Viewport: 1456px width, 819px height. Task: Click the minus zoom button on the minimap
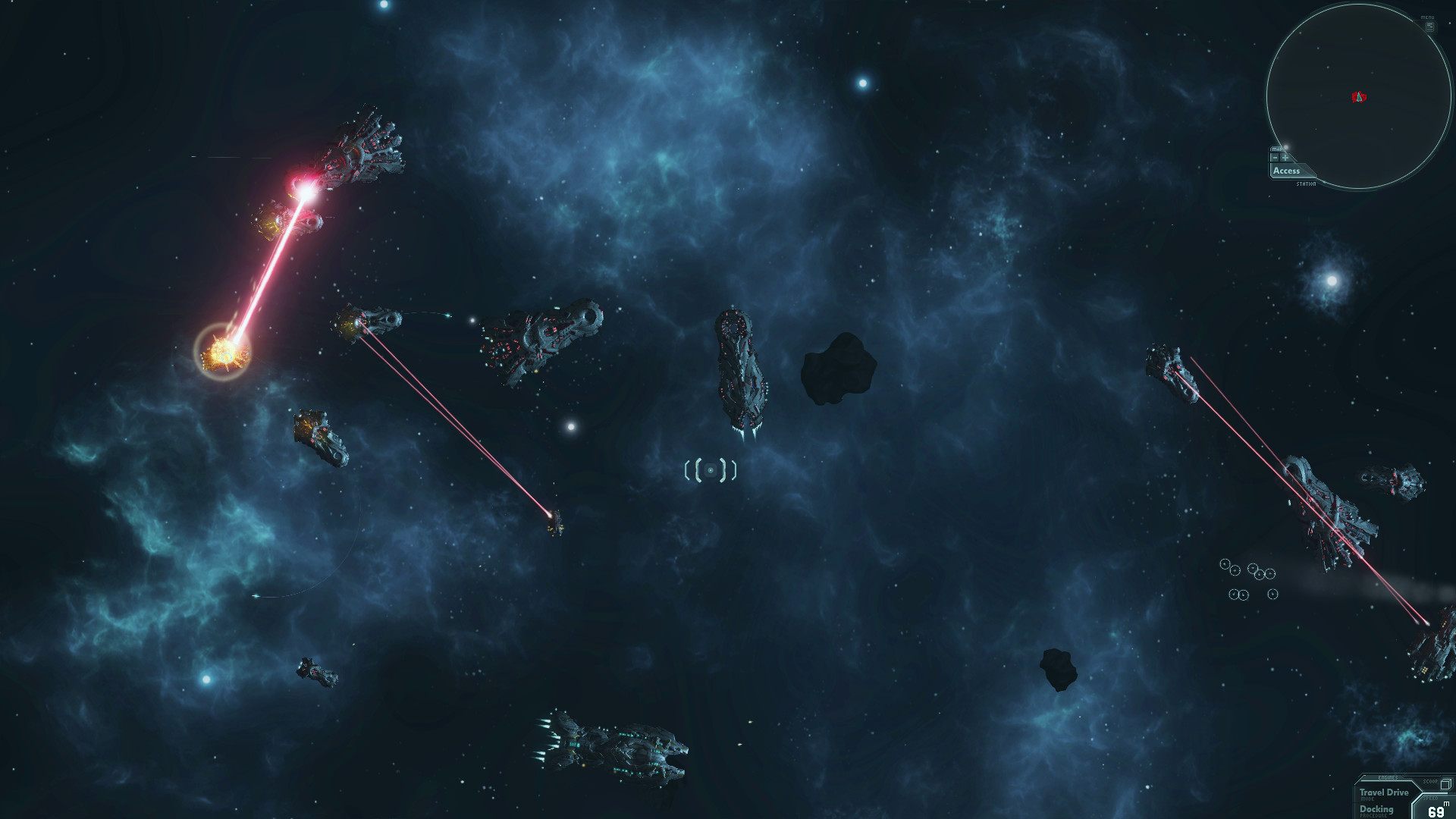1275,157
